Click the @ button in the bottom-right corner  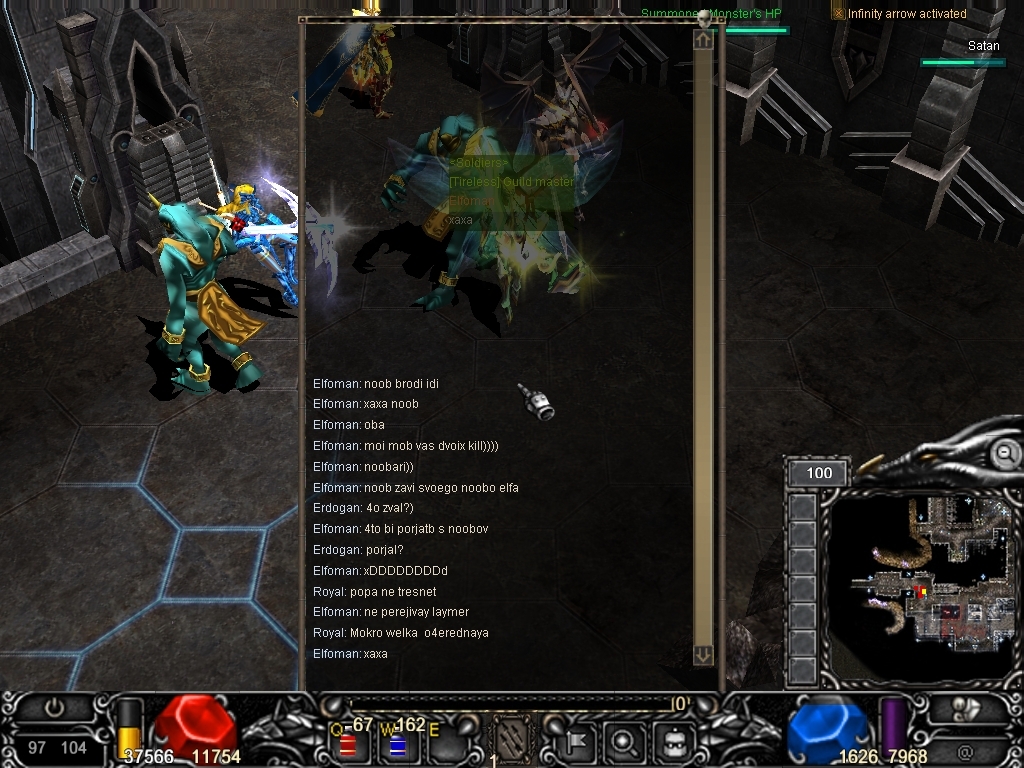965,751
